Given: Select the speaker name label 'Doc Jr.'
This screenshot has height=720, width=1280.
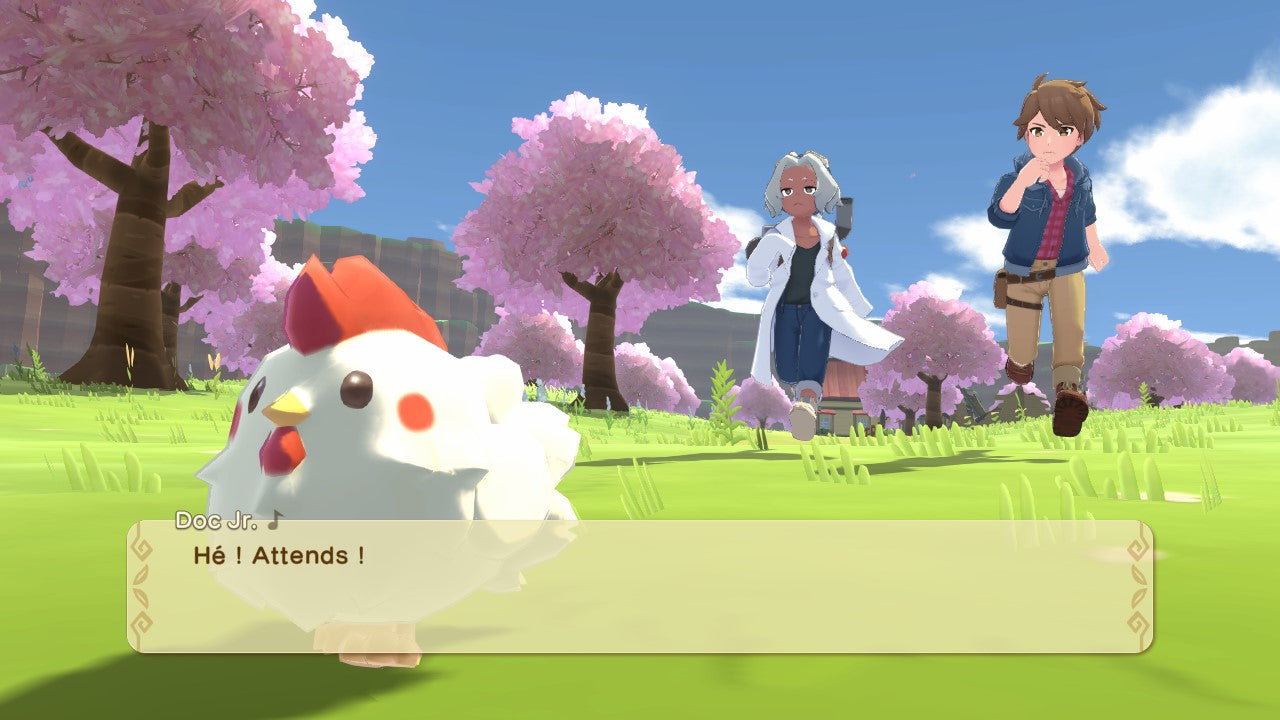Looking at the screenshot, I should pyautogui.click(x=215, y=521).
